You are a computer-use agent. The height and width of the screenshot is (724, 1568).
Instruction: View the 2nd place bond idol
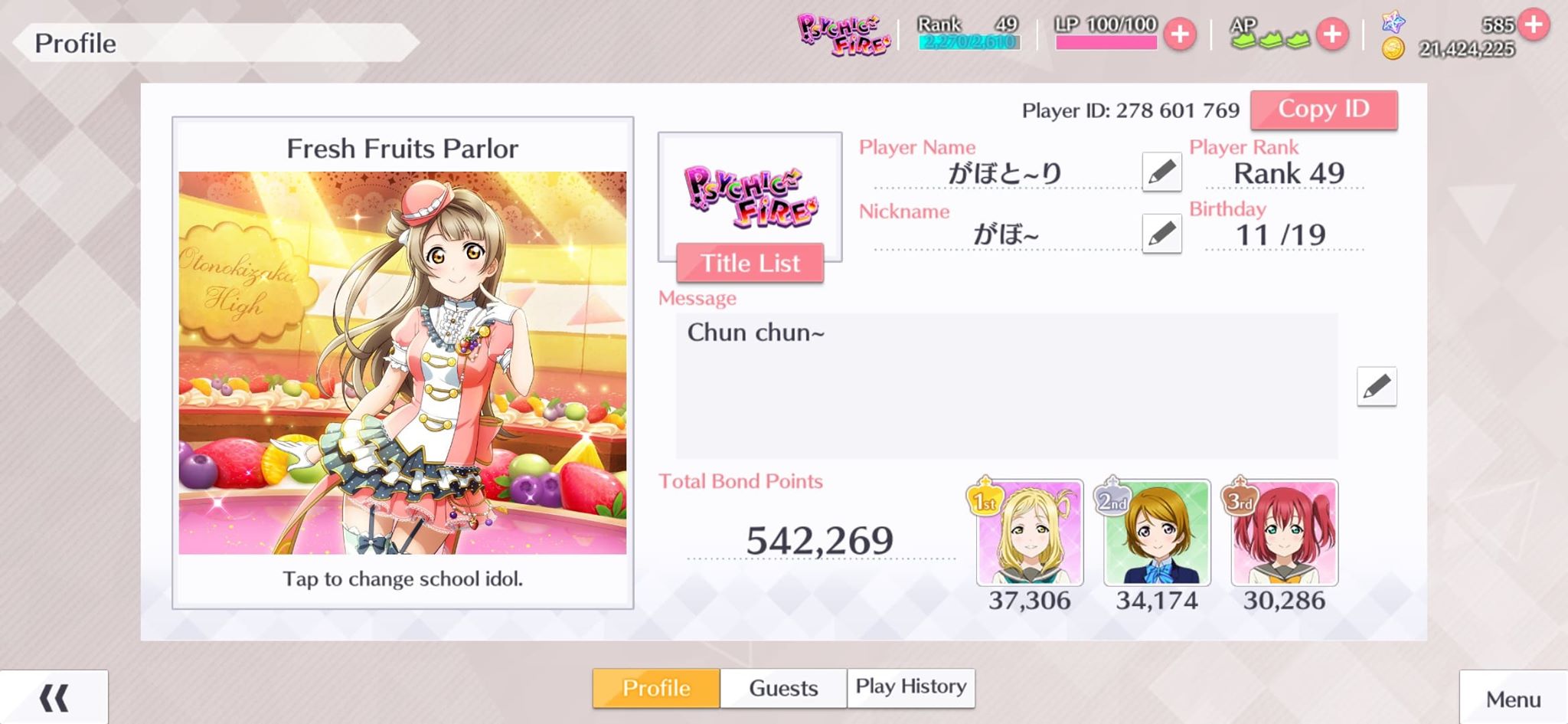1156,533
